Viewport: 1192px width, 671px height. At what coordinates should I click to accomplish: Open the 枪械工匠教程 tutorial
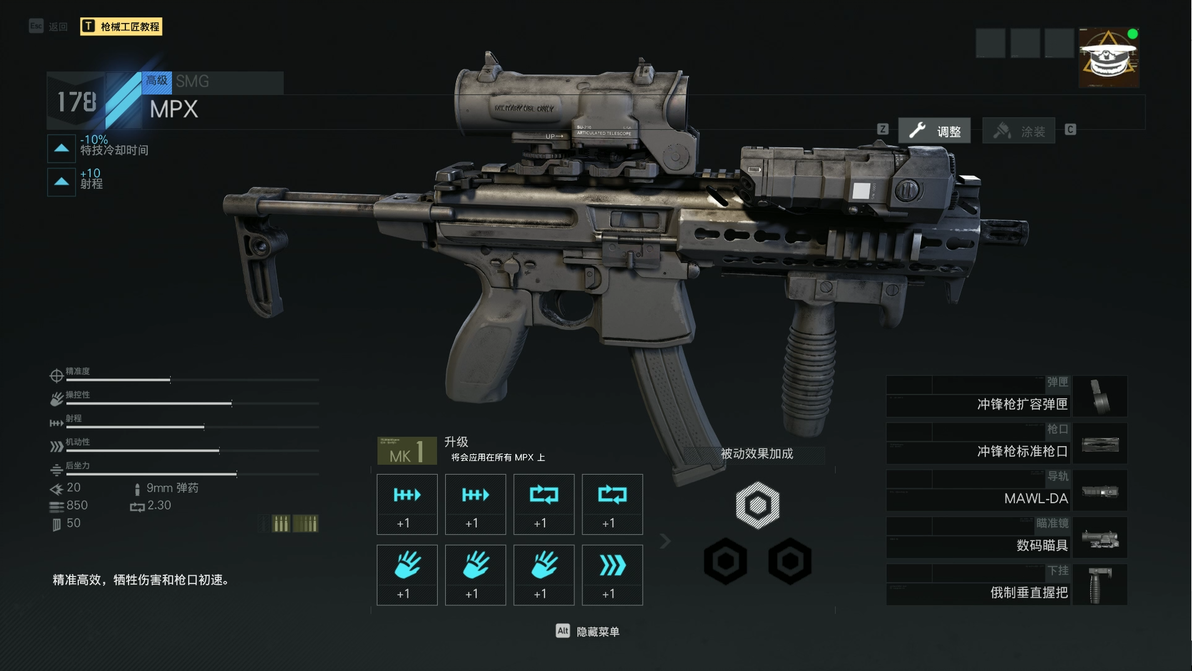(x=120, y=27)
